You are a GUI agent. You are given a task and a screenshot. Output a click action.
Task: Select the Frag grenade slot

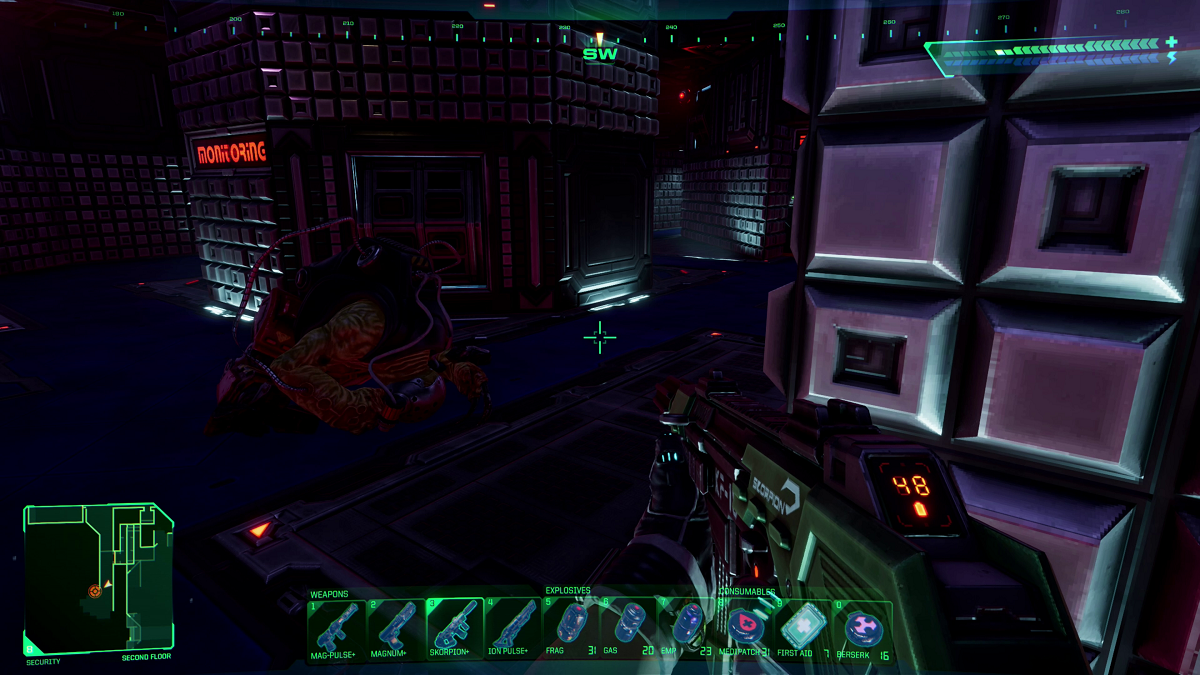(571, 627)
